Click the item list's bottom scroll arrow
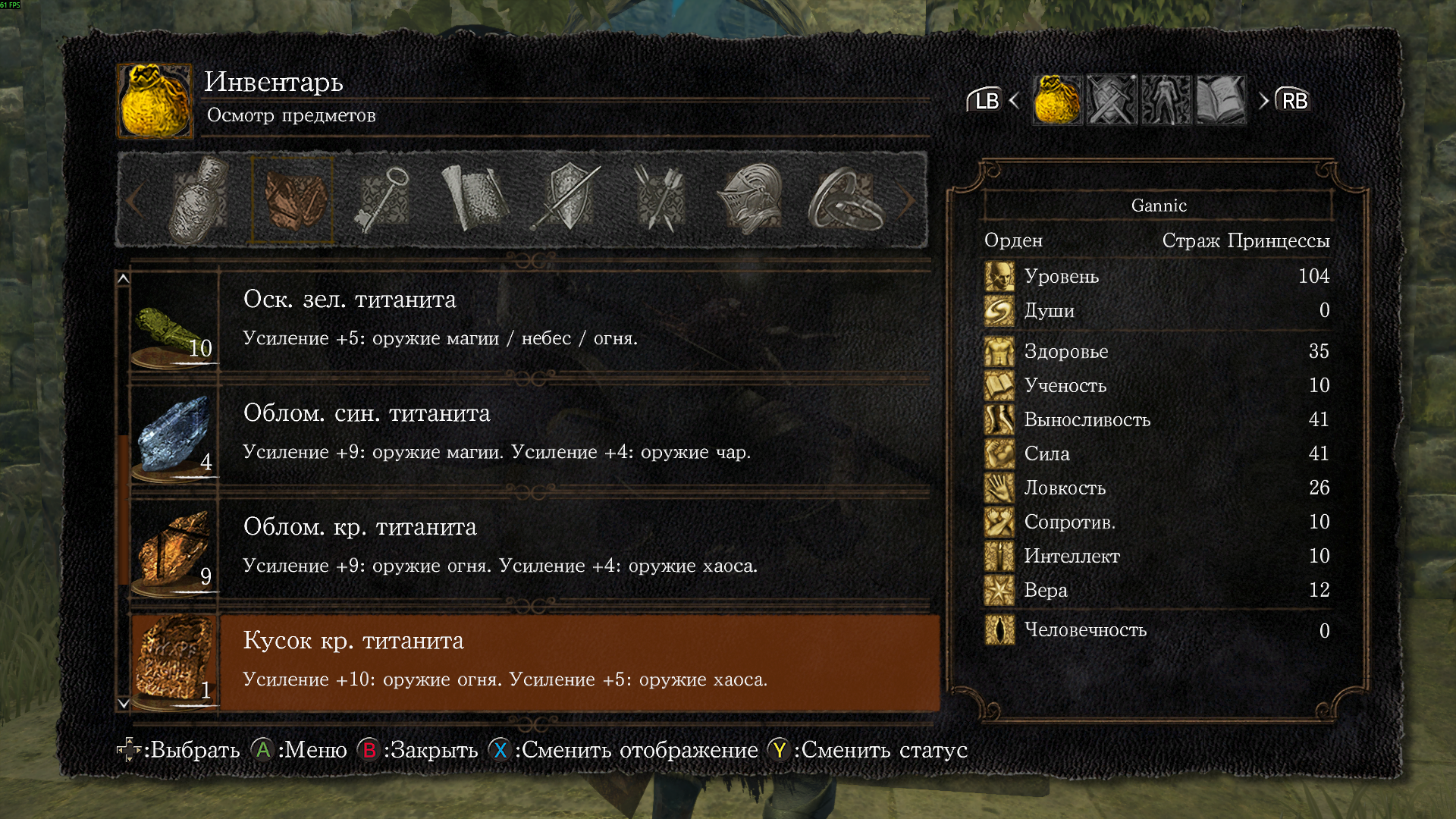 [124, 704]
